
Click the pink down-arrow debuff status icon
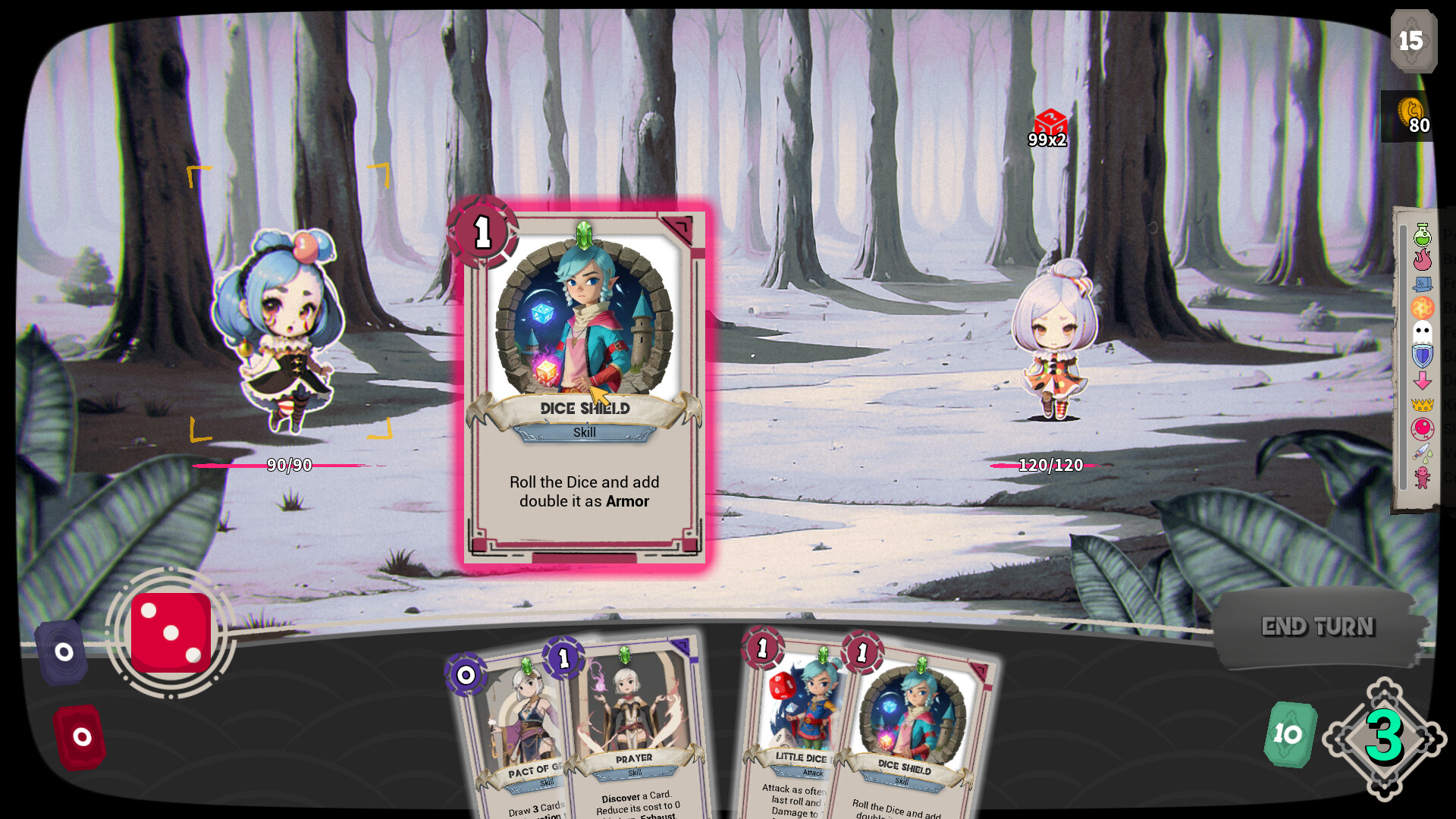tap(1422, 379)
